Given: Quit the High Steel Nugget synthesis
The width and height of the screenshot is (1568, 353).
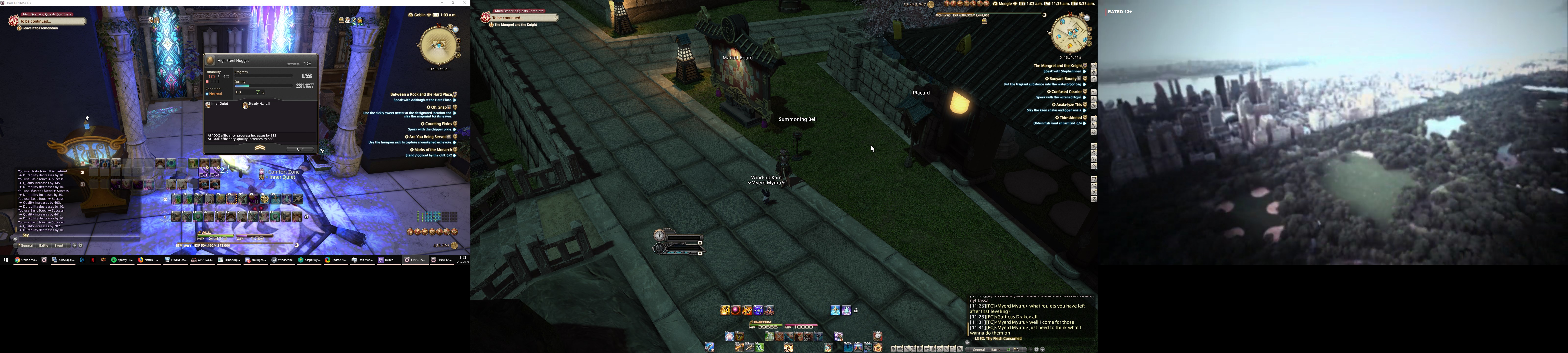Looking at the screenshot, I should 300,149.
